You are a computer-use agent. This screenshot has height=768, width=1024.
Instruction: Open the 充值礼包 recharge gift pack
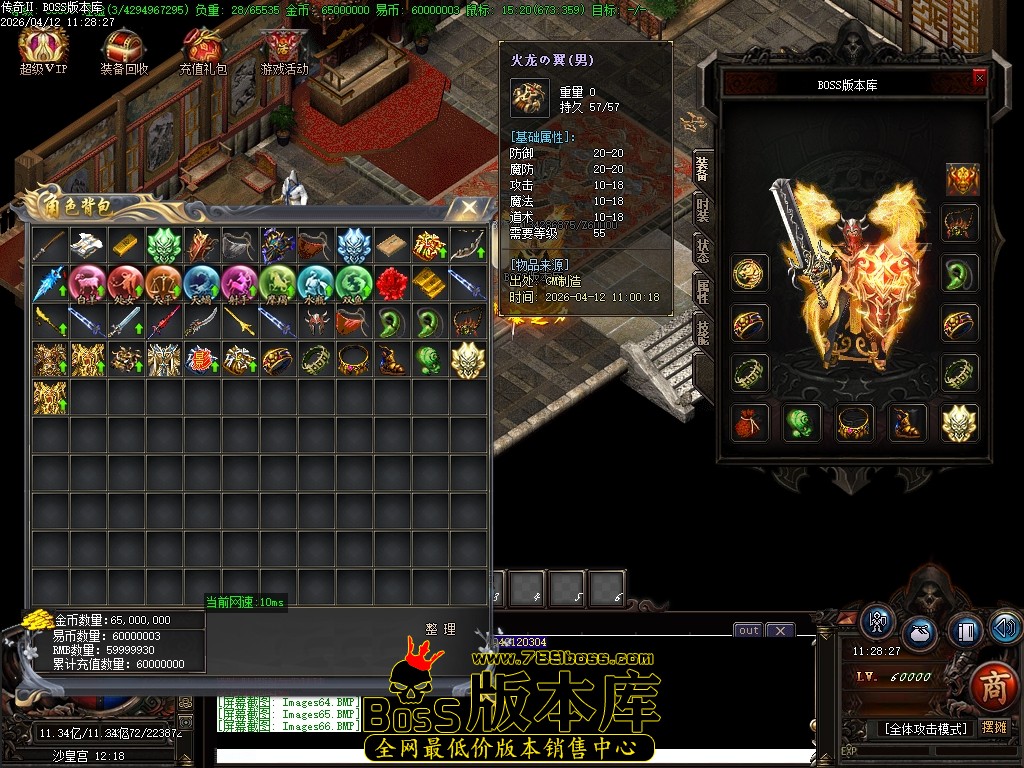point(203,50)
